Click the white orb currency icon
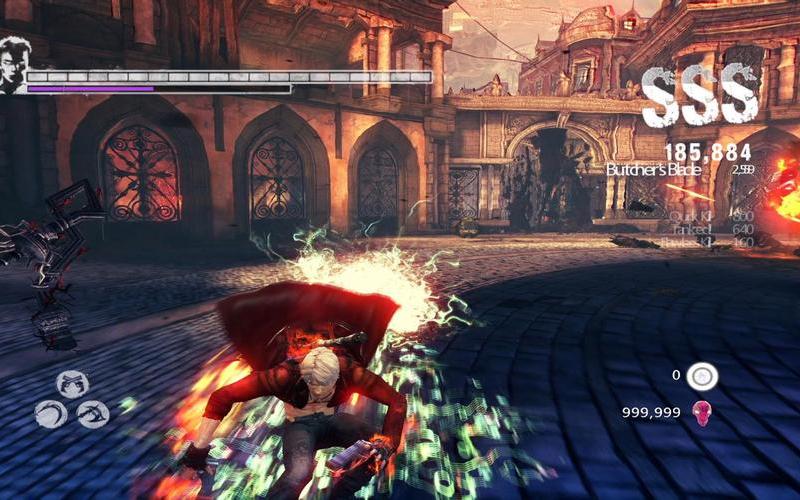This screenshot has width=800, height=500. tap(703, 377)
